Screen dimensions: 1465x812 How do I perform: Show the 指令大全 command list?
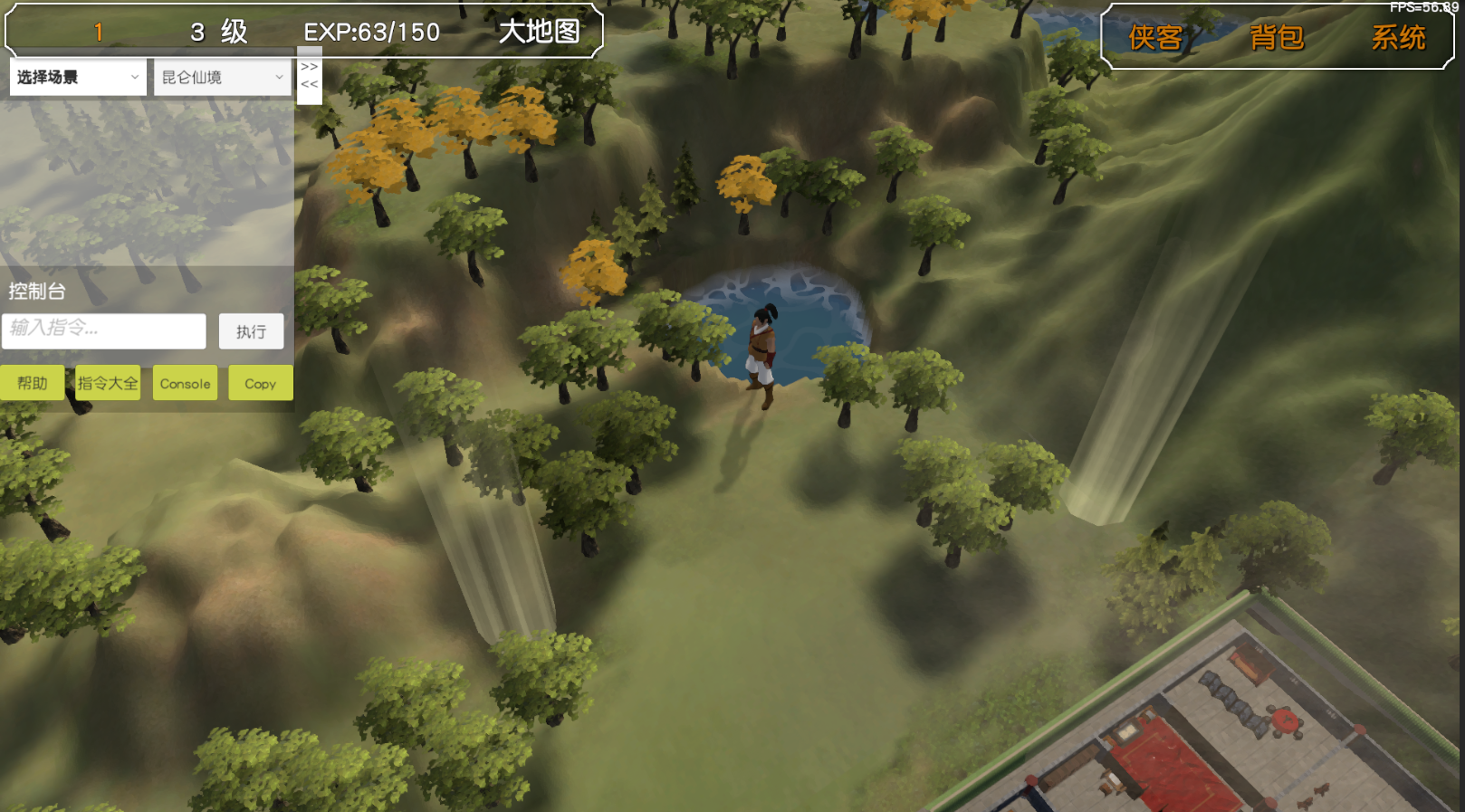click(108, 383)
